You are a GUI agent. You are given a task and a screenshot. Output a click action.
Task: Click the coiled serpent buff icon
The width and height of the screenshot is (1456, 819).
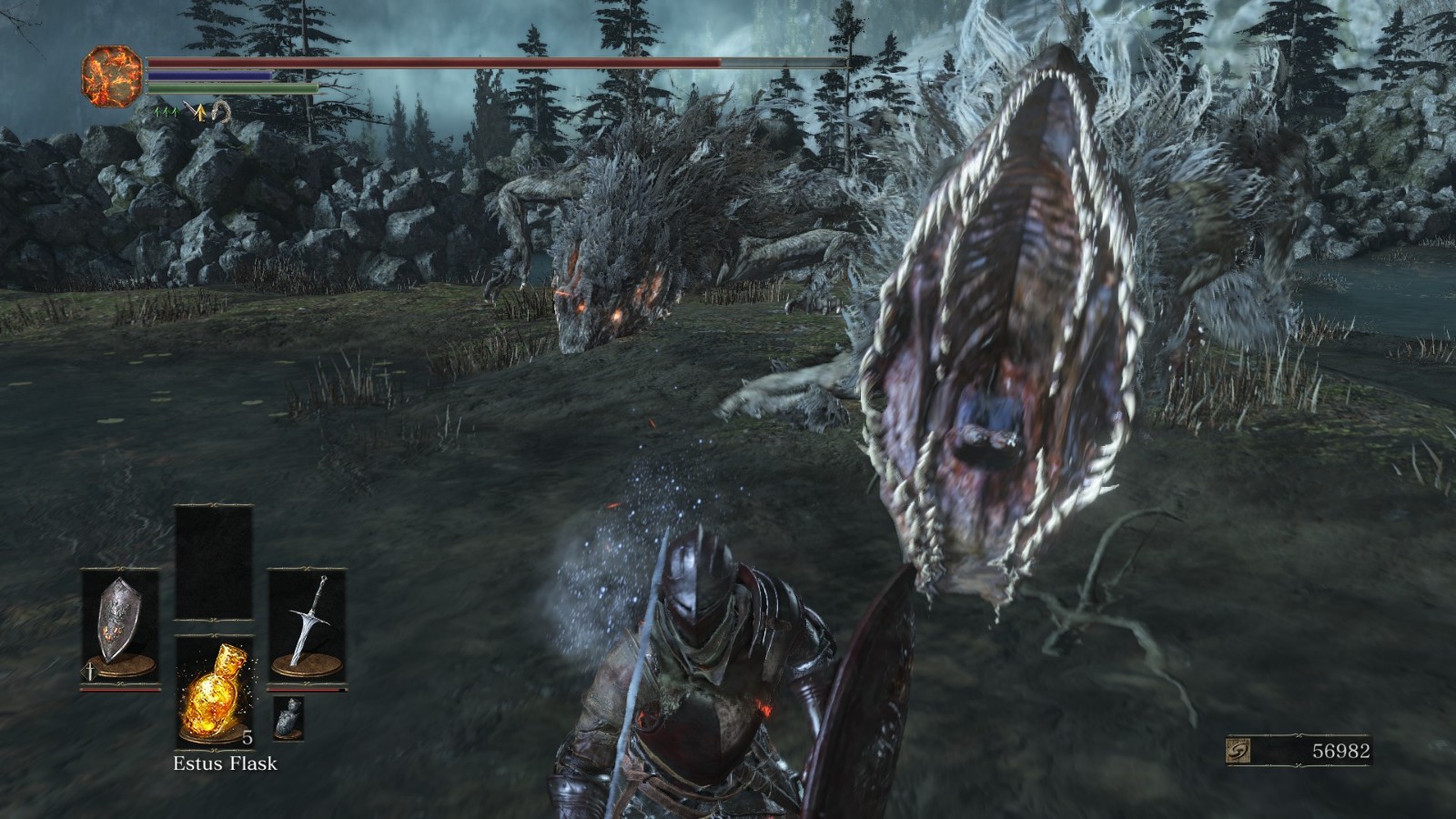tap(219, 113)
